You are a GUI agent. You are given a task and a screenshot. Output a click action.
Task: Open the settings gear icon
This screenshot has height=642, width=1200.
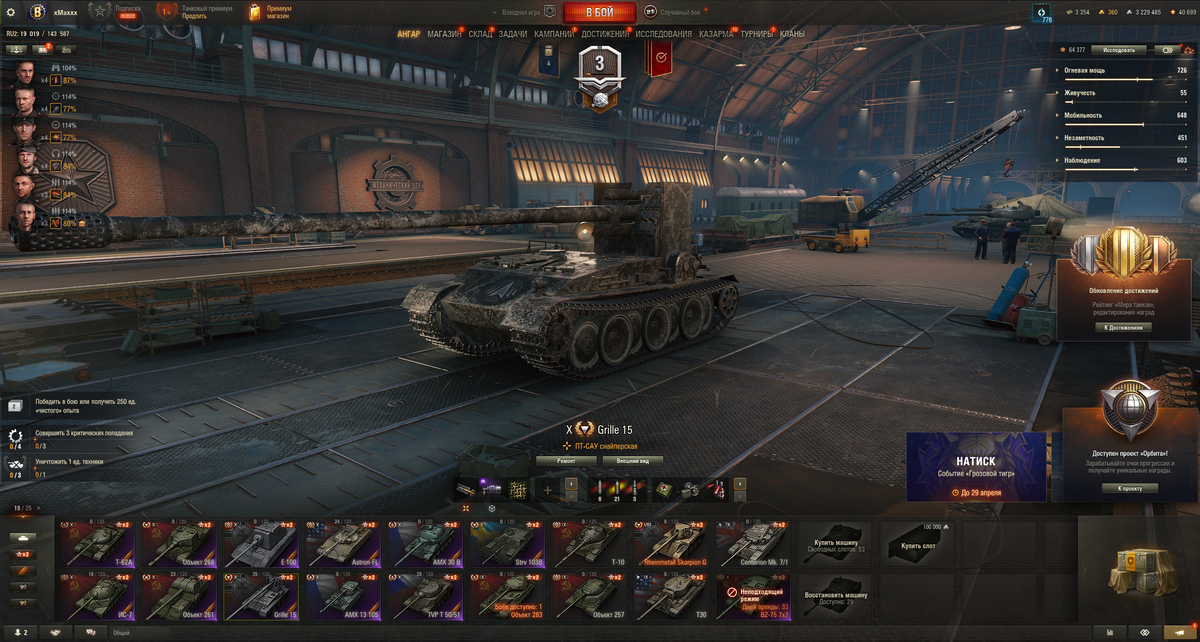coord(12,12)
